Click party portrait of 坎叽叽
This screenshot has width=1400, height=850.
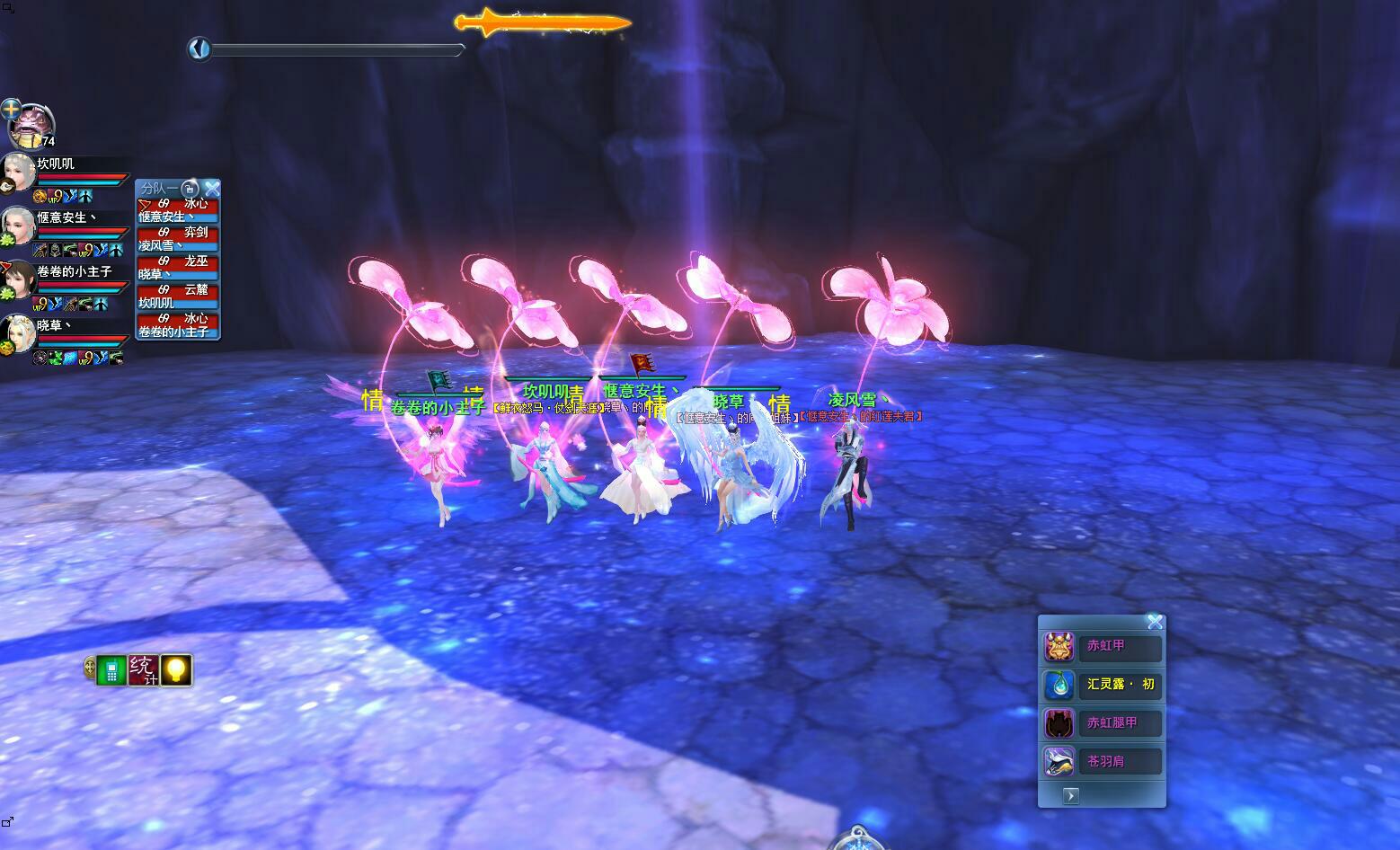point(18,171)
